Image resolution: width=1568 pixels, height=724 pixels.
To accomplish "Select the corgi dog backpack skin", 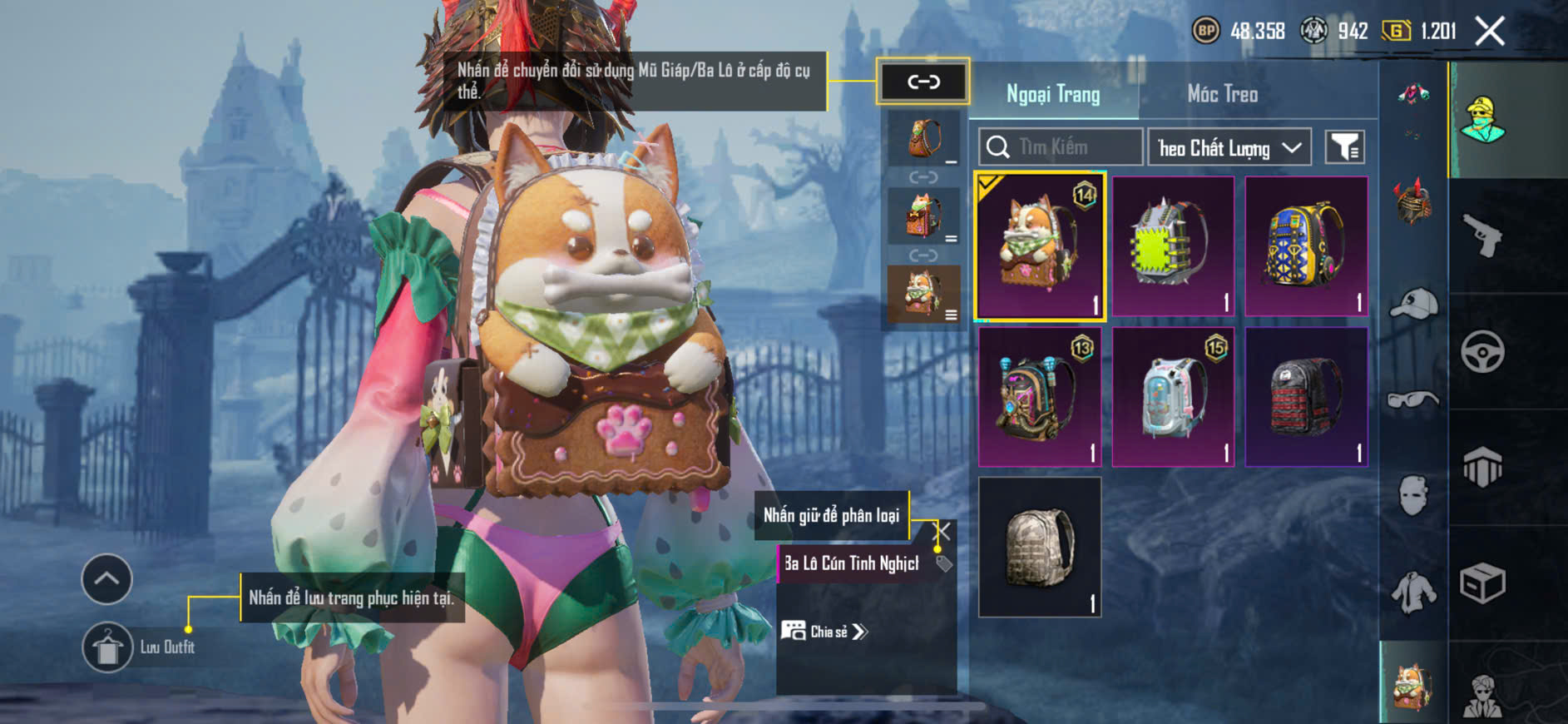I will (x=1040, y=246).
